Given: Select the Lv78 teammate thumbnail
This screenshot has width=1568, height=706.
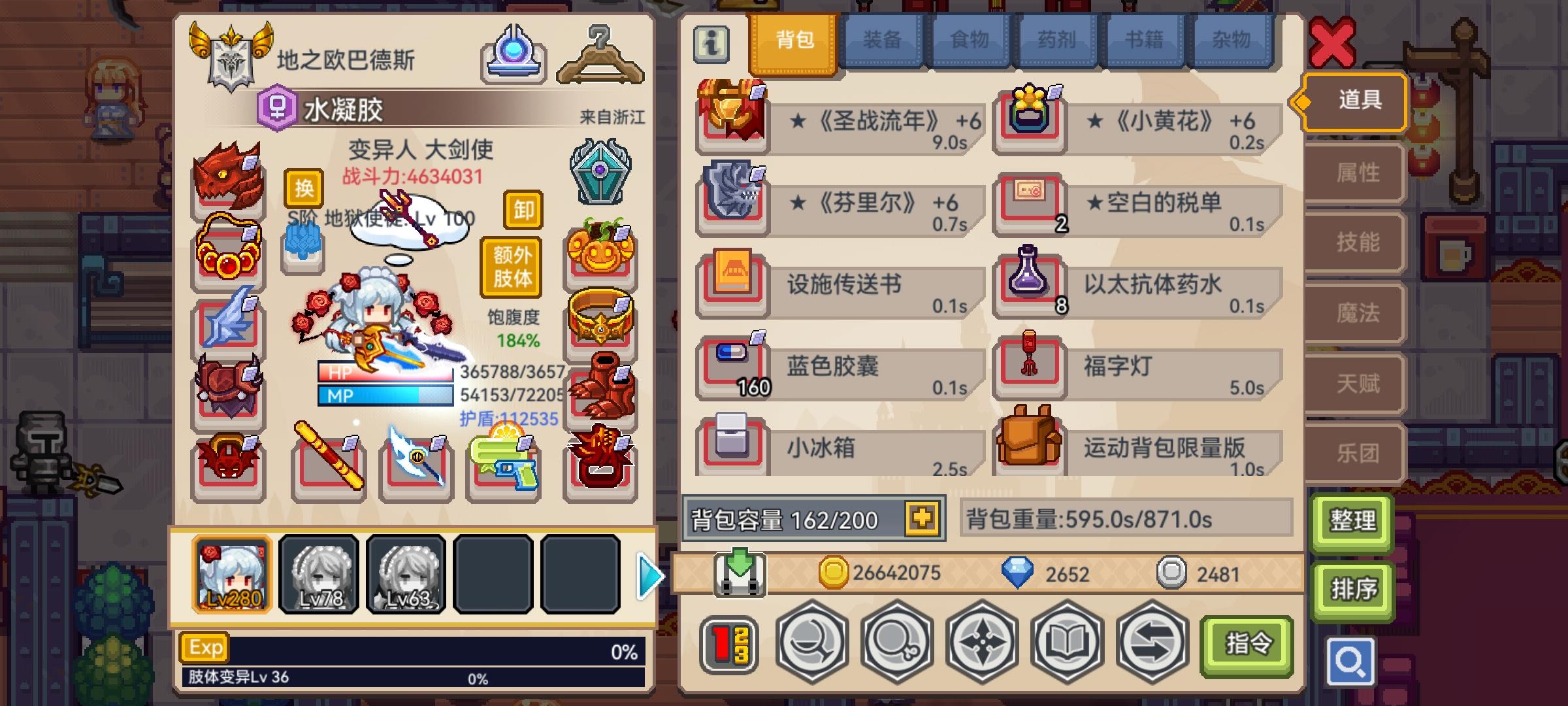Looking at the screenshot, I should [318, 575].
